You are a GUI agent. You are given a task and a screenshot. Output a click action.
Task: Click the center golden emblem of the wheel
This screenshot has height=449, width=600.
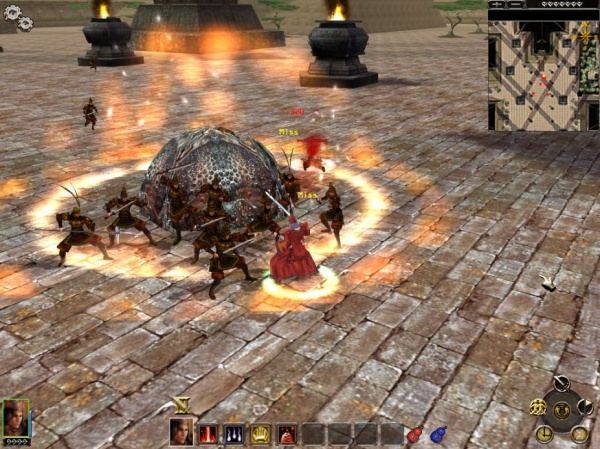point(561,409)
